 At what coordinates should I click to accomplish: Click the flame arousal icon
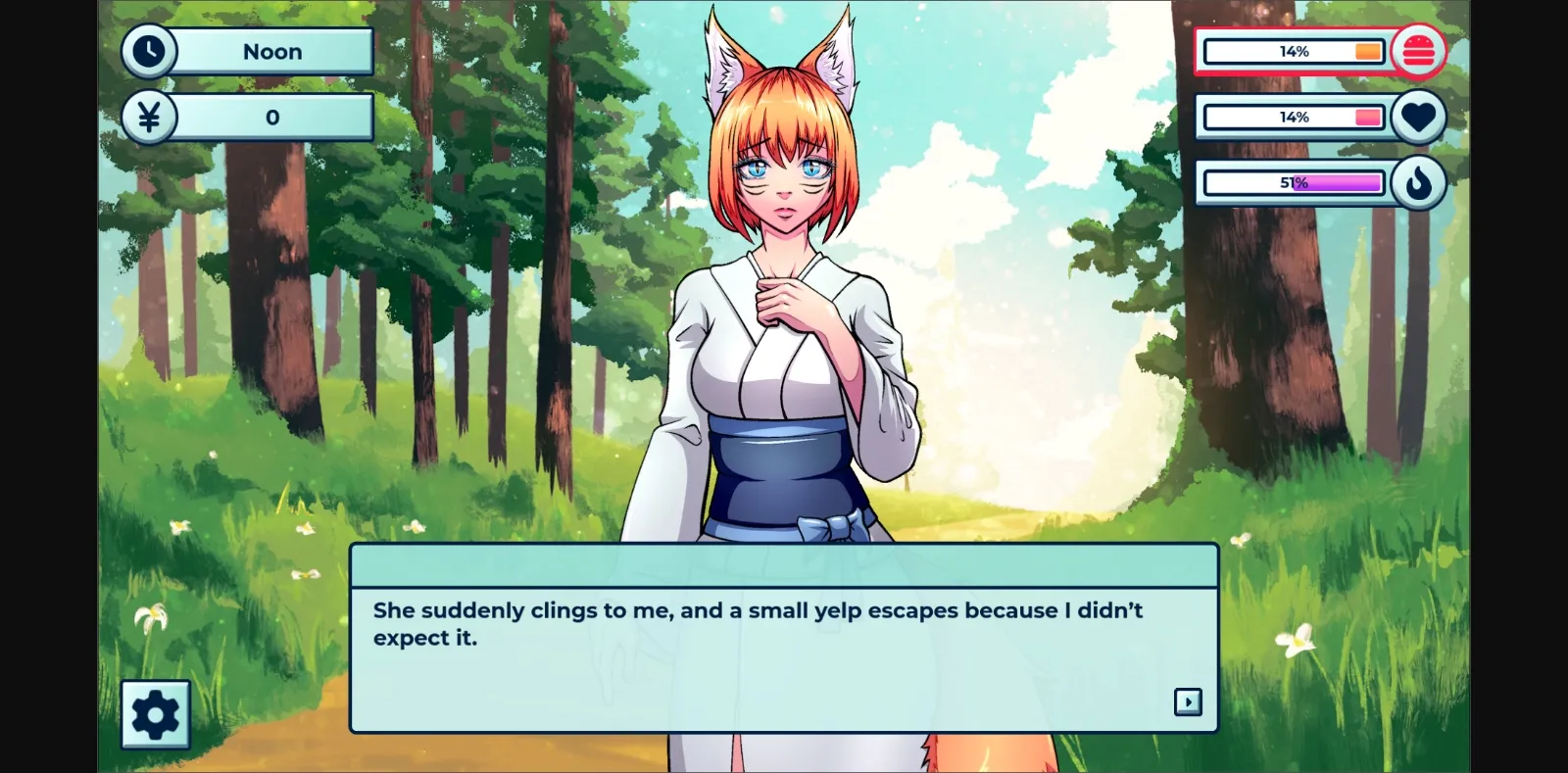click(x=1420, y=182)
